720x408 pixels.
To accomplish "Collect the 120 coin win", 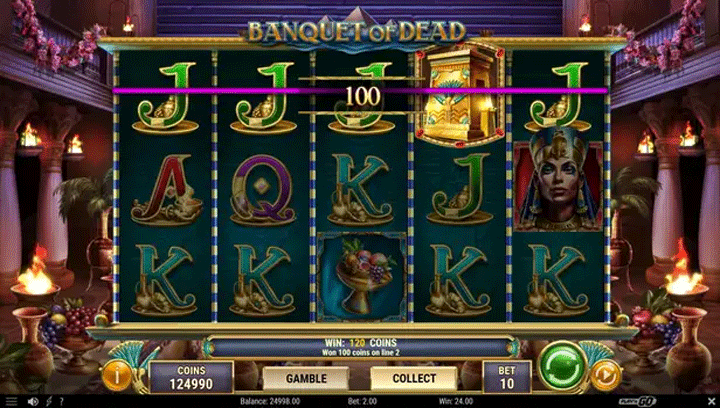I will click(x=413, y=378).
